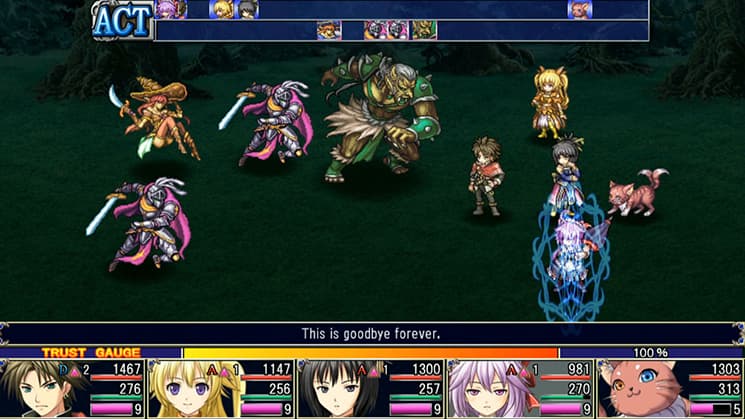
Task: Pick the purple-haired girl's party status panel
Action: (x=519, y=389)
